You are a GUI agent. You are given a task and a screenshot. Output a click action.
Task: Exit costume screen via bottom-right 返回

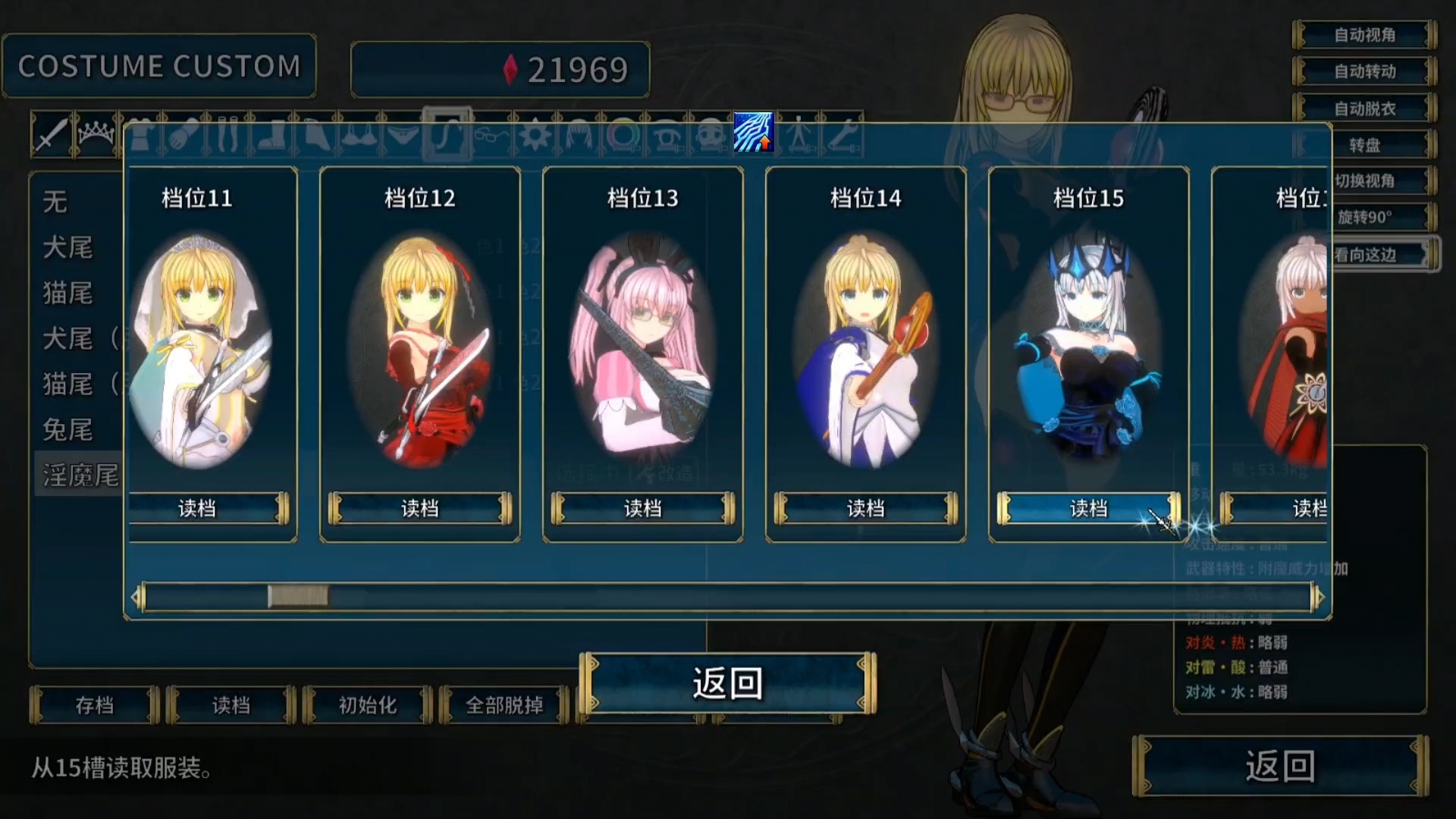point(1280,766)
